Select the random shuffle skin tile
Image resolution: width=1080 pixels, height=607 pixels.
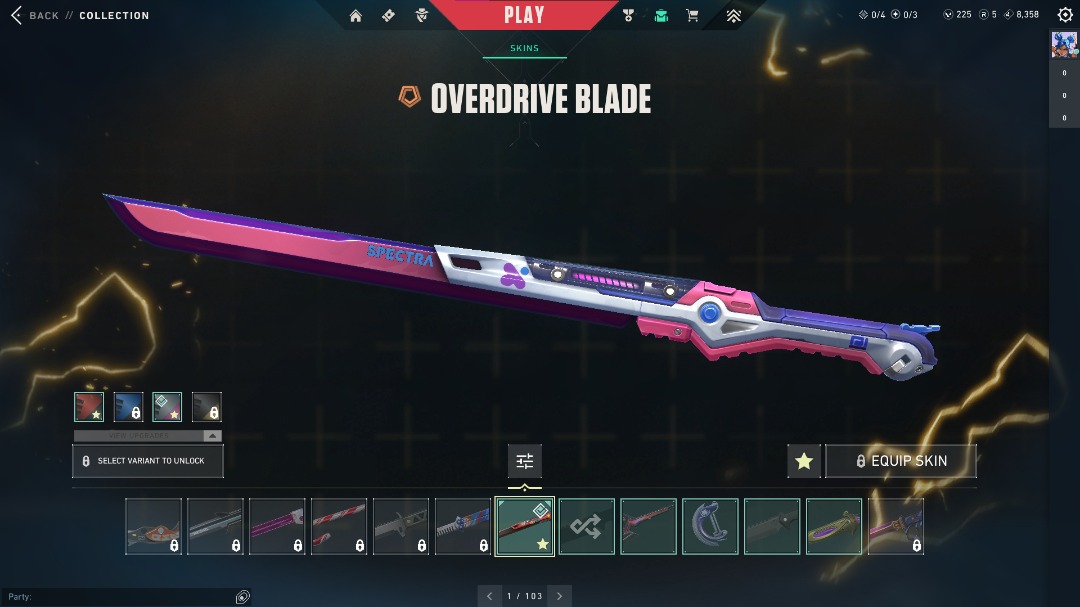[586, 526]
